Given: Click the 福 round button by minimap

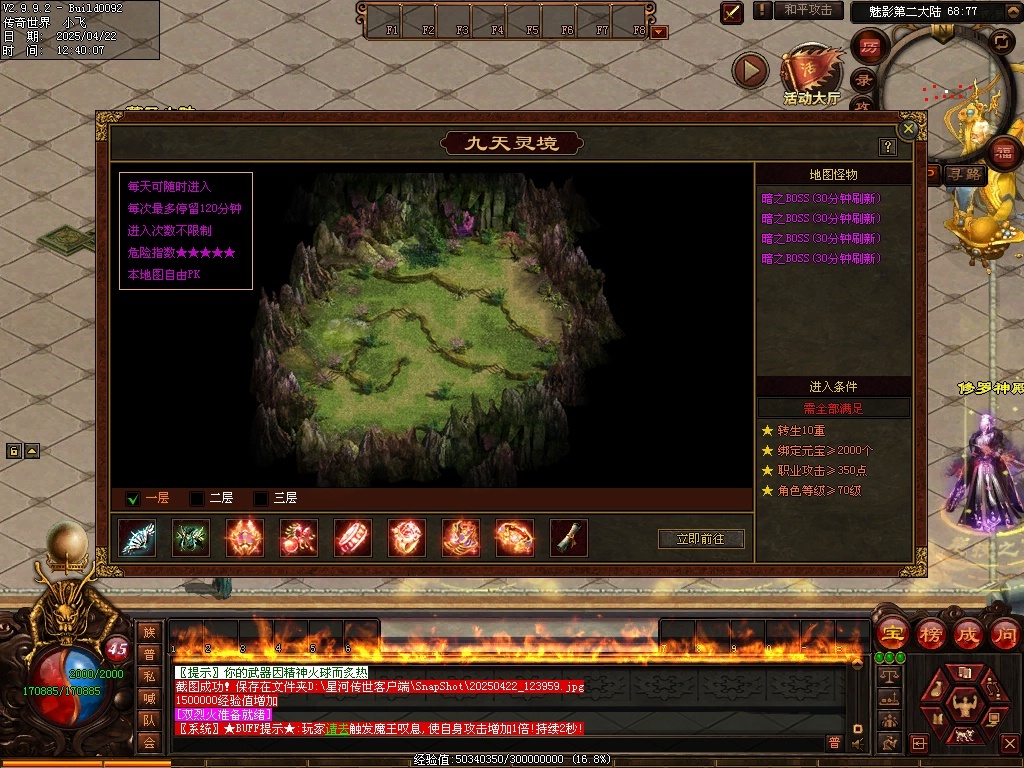Looking at the screenshot, I should [x=1005, y=153].
